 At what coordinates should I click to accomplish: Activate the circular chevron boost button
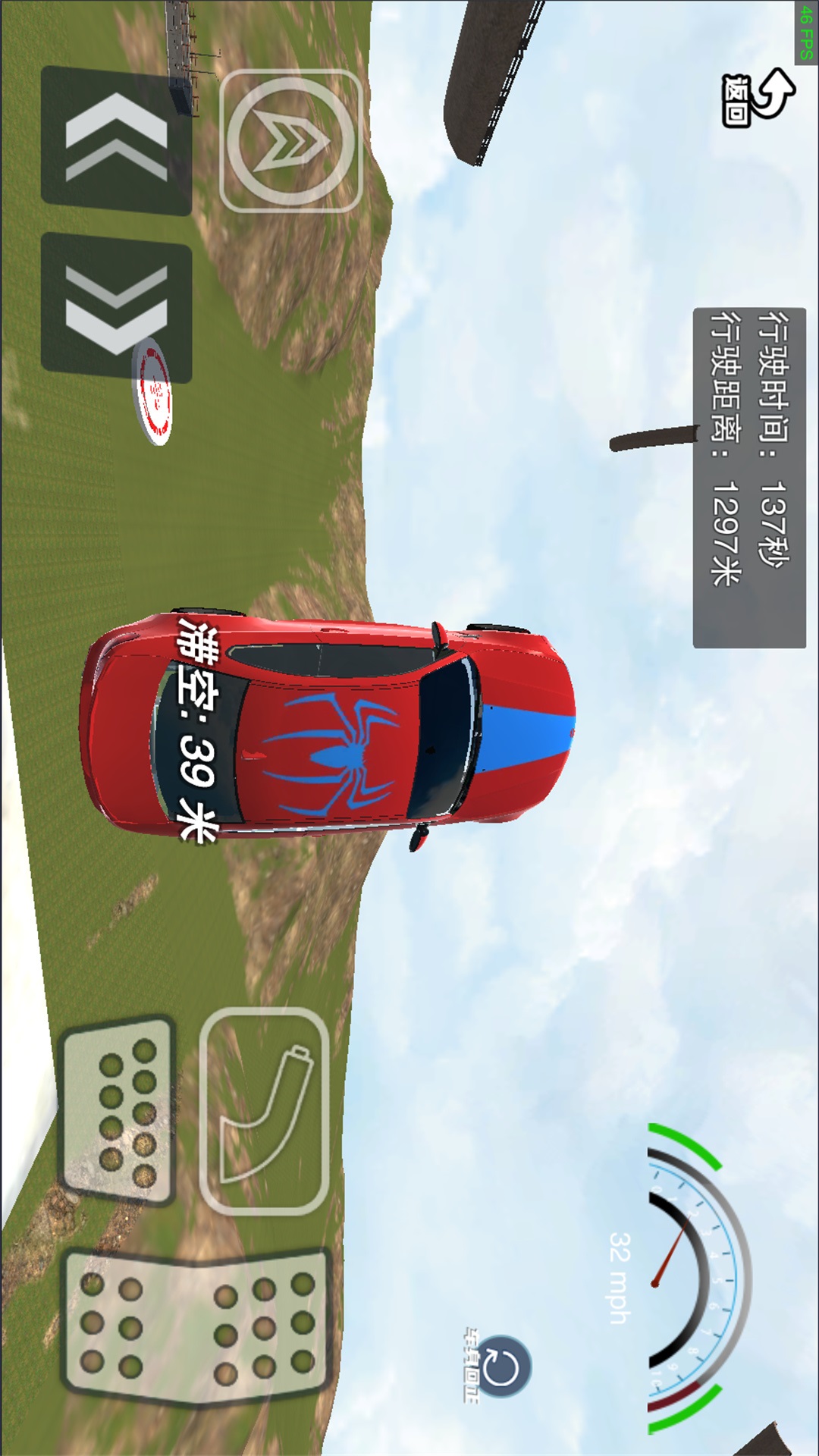[290, 140]
